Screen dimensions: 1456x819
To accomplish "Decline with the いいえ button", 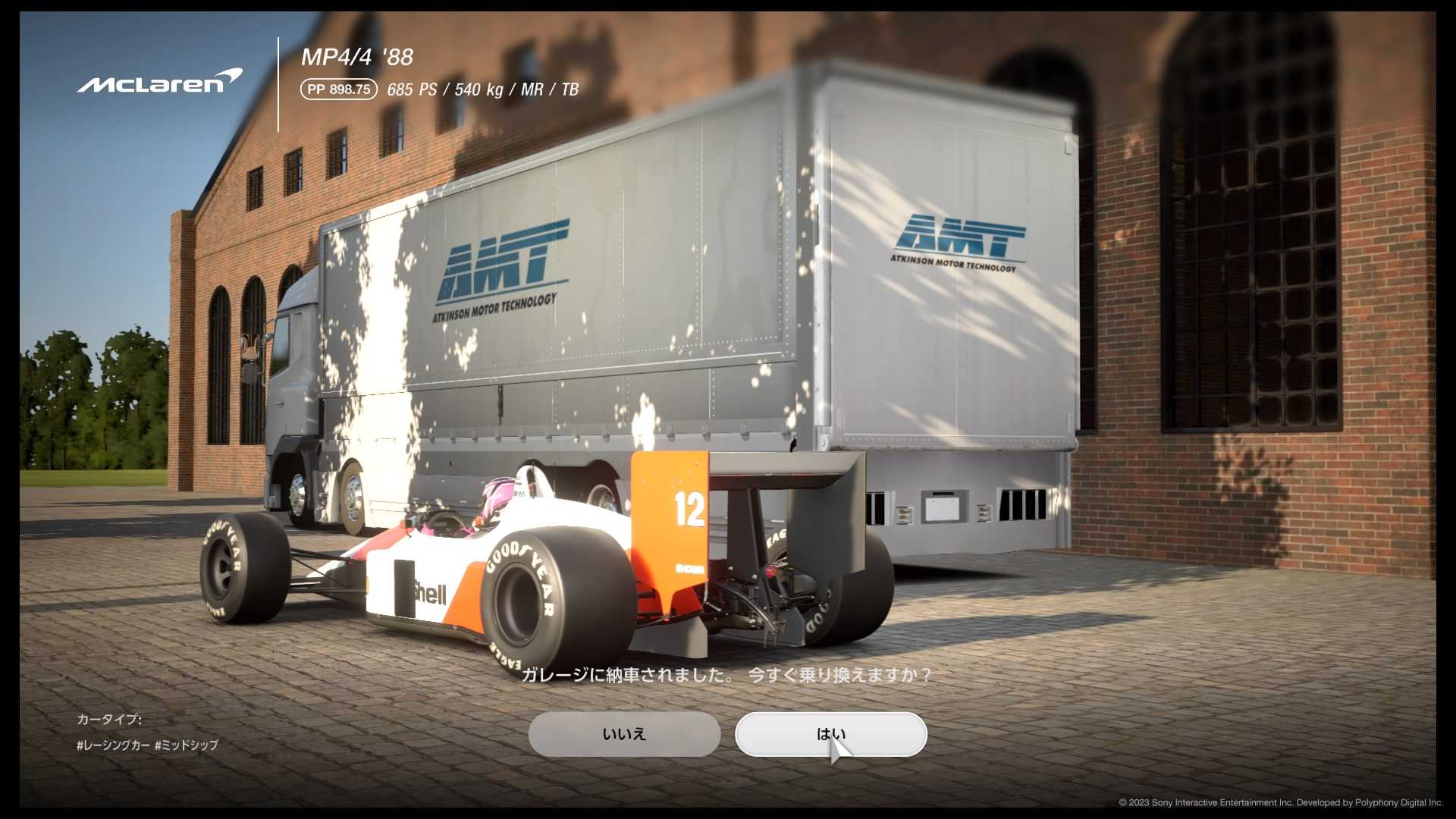I will pyautogui.click(x=624, y=734).
